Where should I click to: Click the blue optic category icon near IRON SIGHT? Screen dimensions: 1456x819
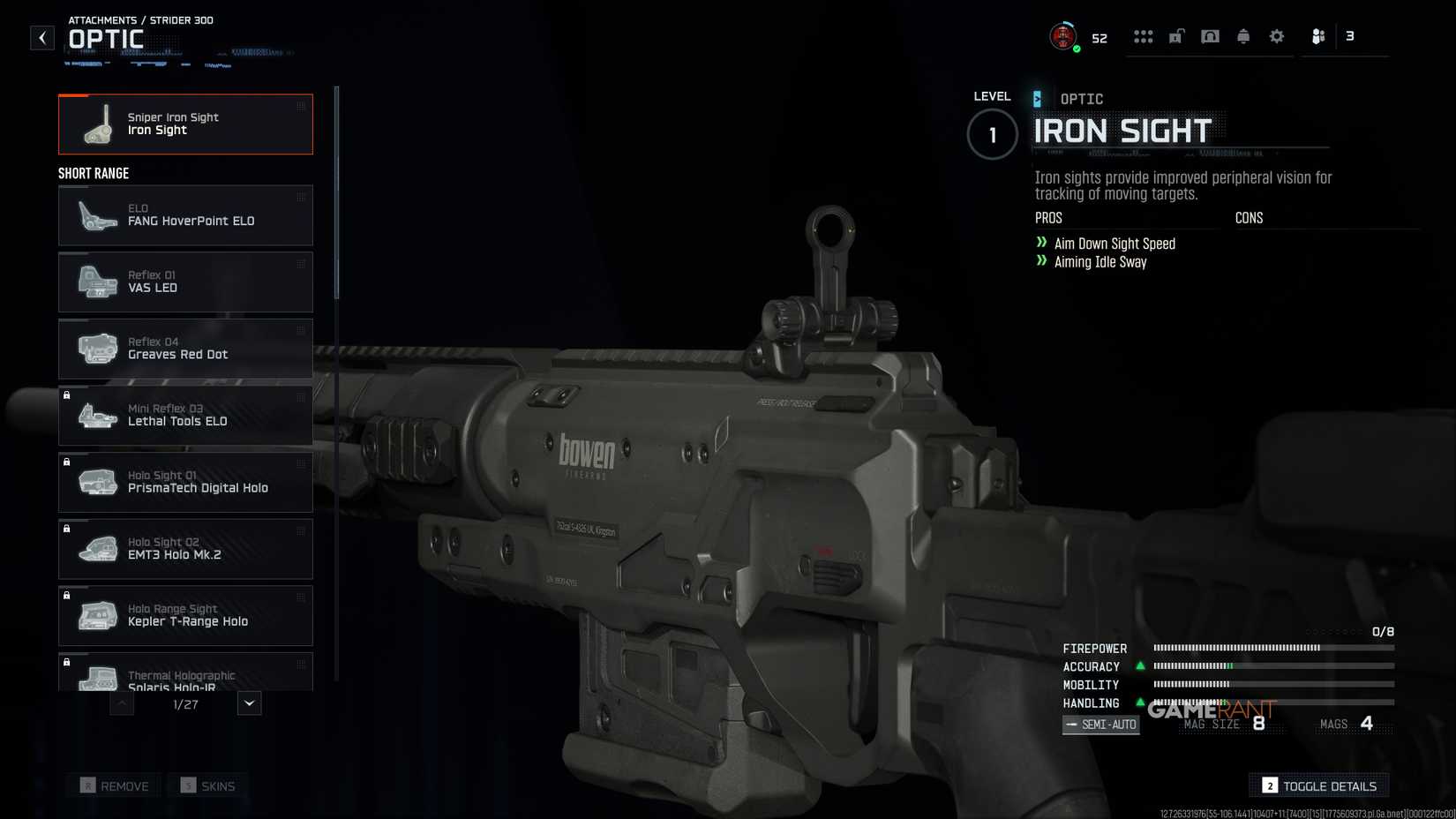pos(1038,98)
